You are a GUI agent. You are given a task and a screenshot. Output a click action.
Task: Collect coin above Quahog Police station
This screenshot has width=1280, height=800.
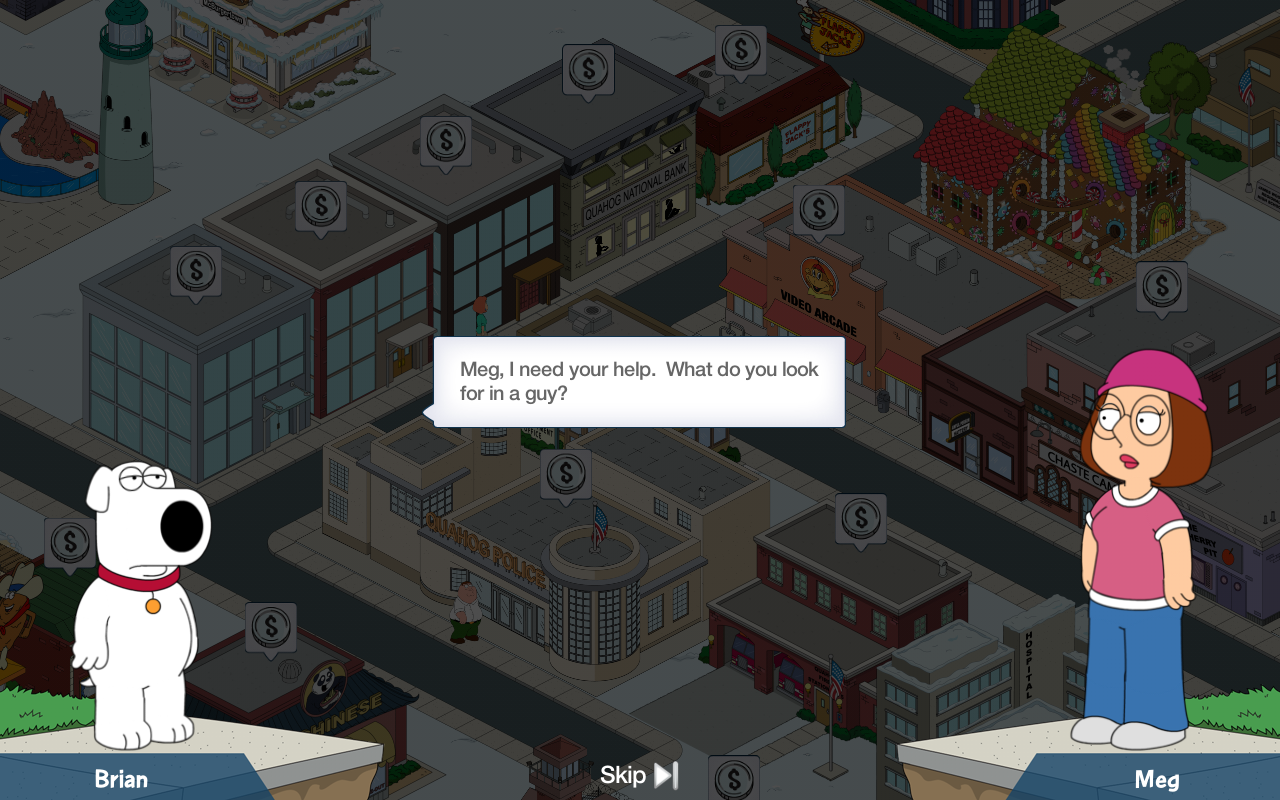565,474
